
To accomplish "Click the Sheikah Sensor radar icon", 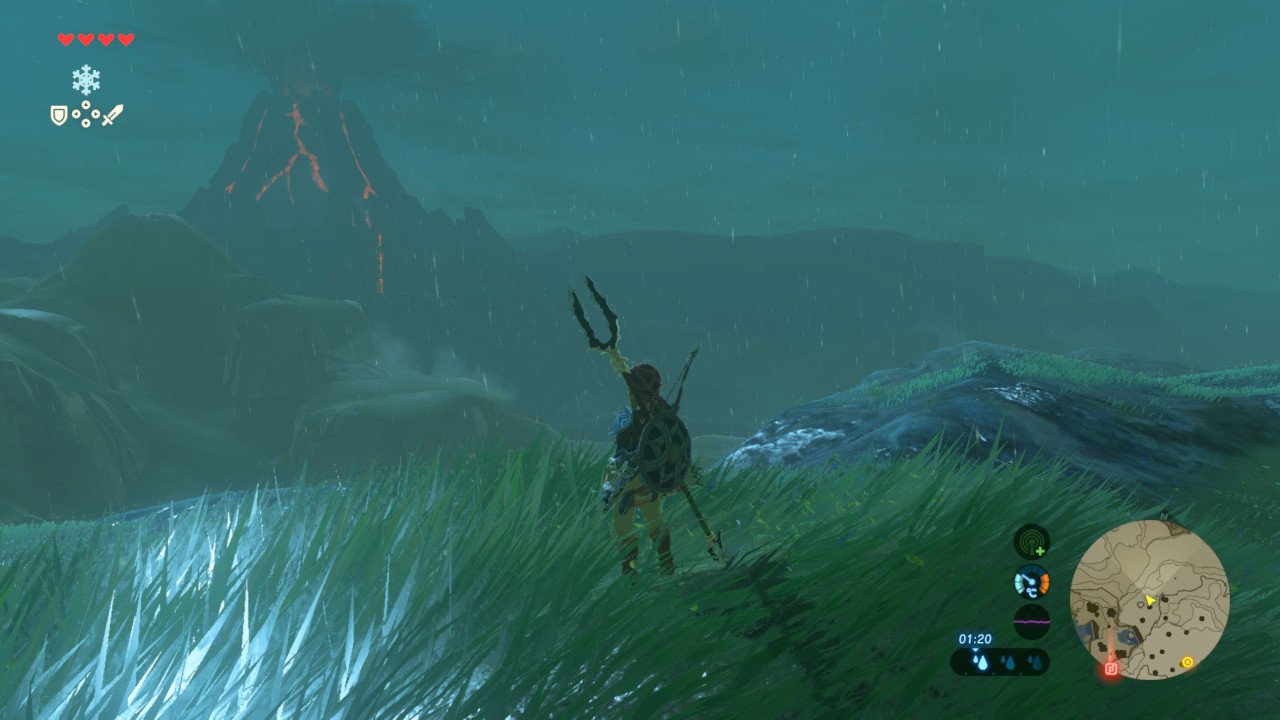I will click(x=1031, y=542).
